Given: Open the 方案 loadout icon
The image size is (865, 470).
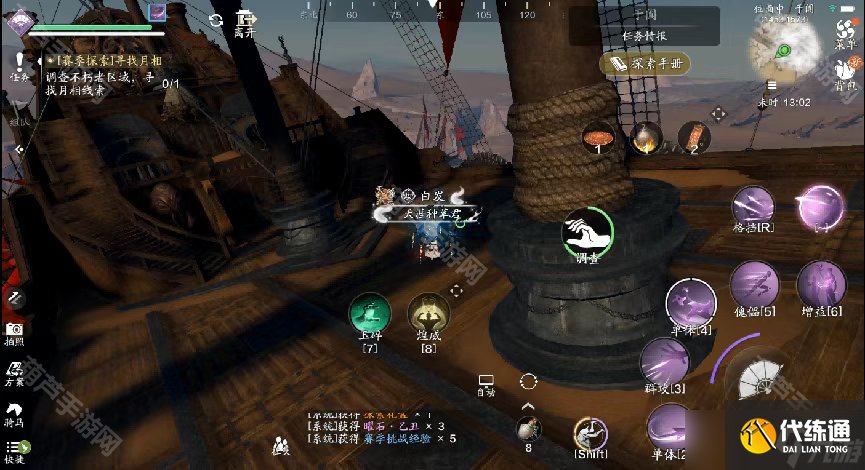Looking at the screenshot, I should (x=14, y=371).
